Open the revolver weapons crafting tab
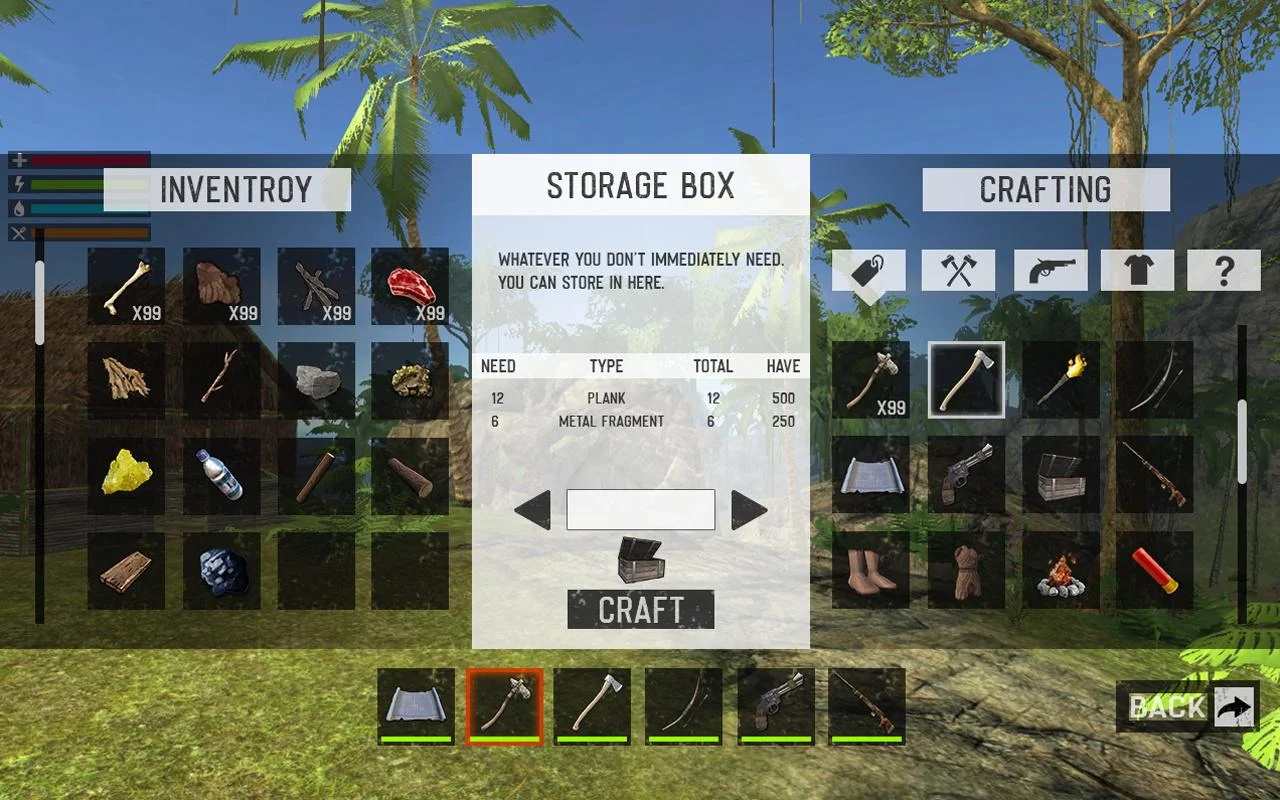 pos(1051,270)
